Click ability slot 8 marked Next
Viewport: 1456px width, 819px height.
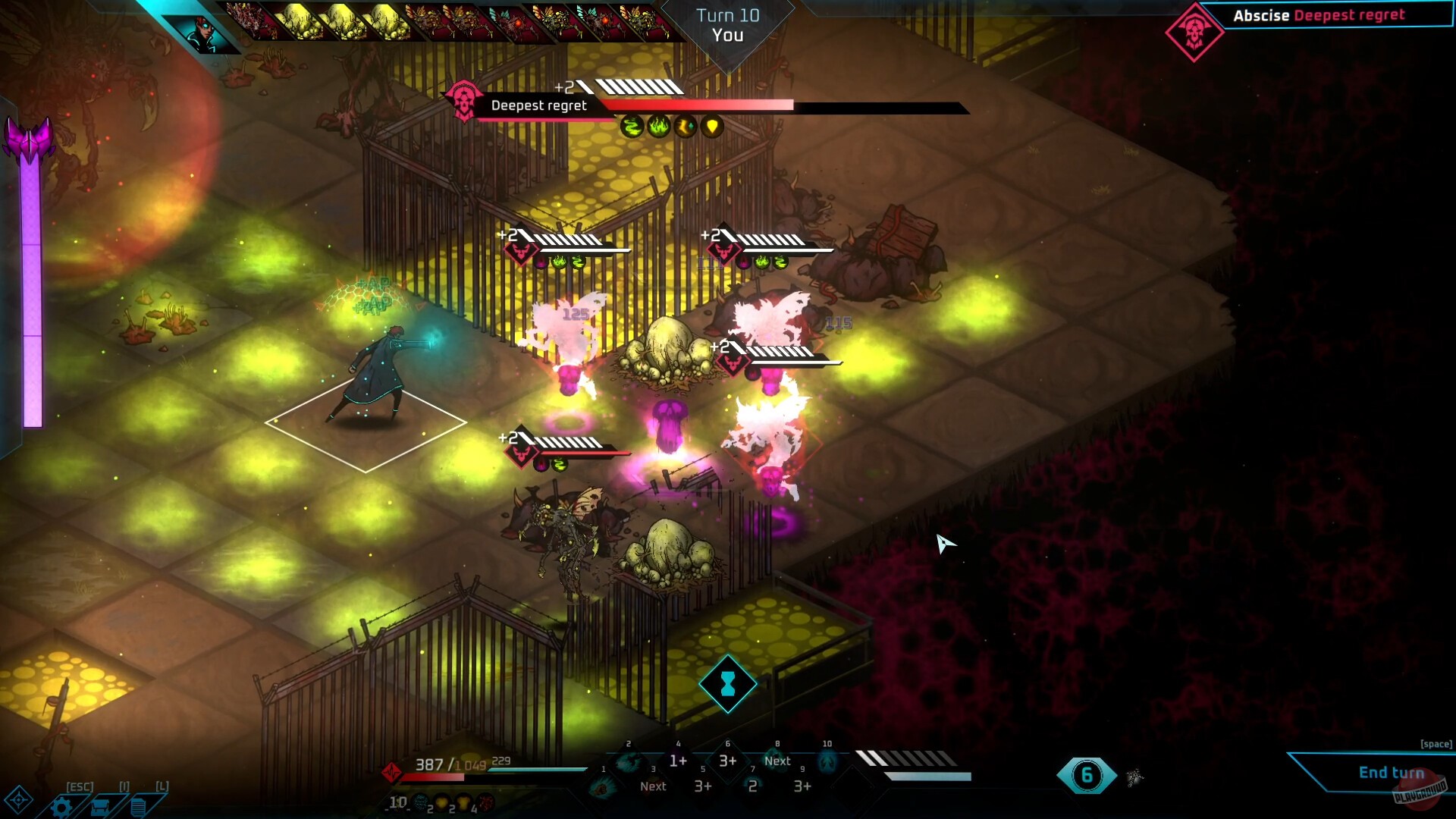(777, 761)
